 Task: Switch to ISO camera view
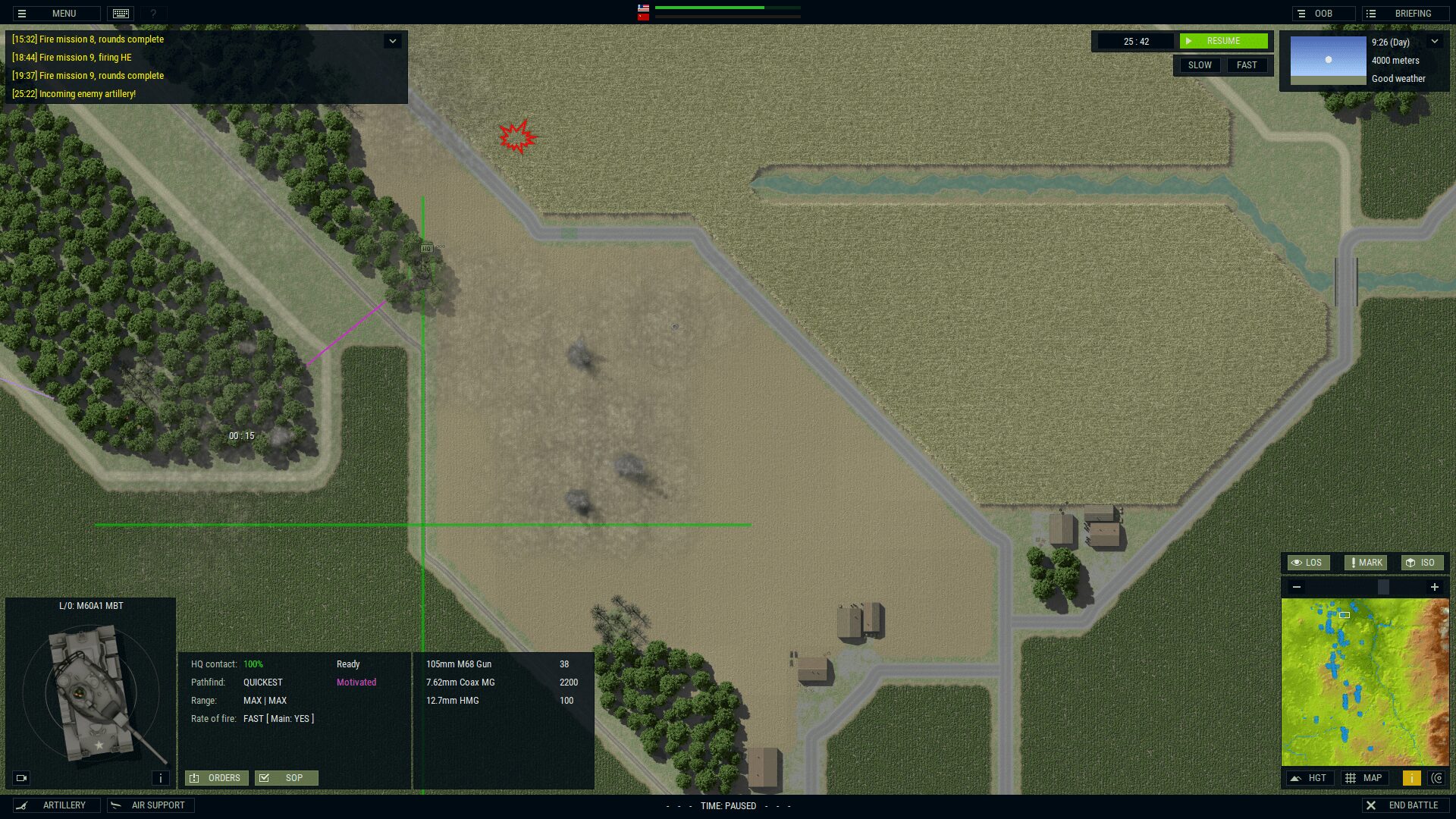(1421, 563)
